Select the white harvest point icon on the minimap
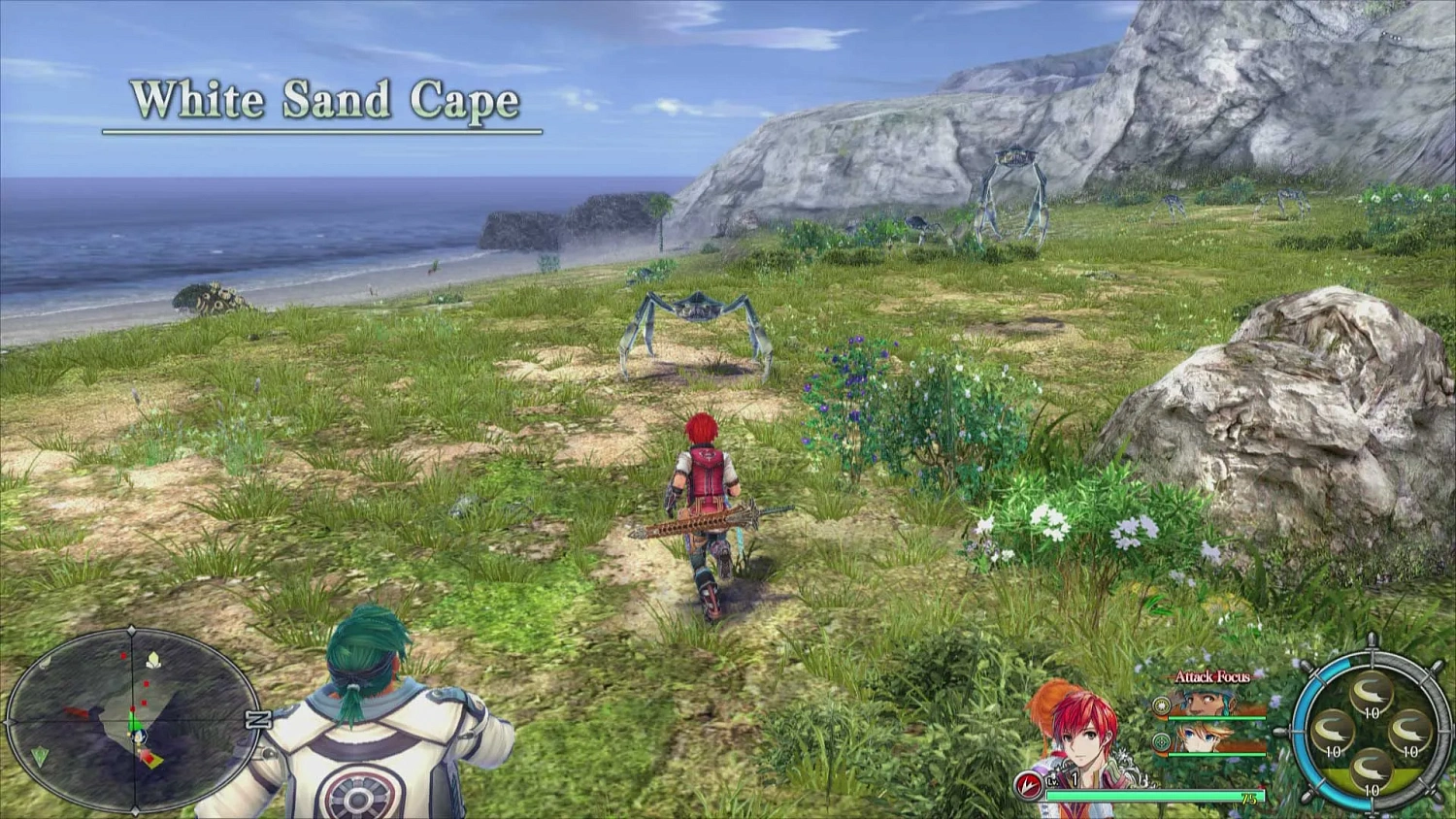Image resolution: width=1456 pixels, height=819 pixels. tap(153, 659)
